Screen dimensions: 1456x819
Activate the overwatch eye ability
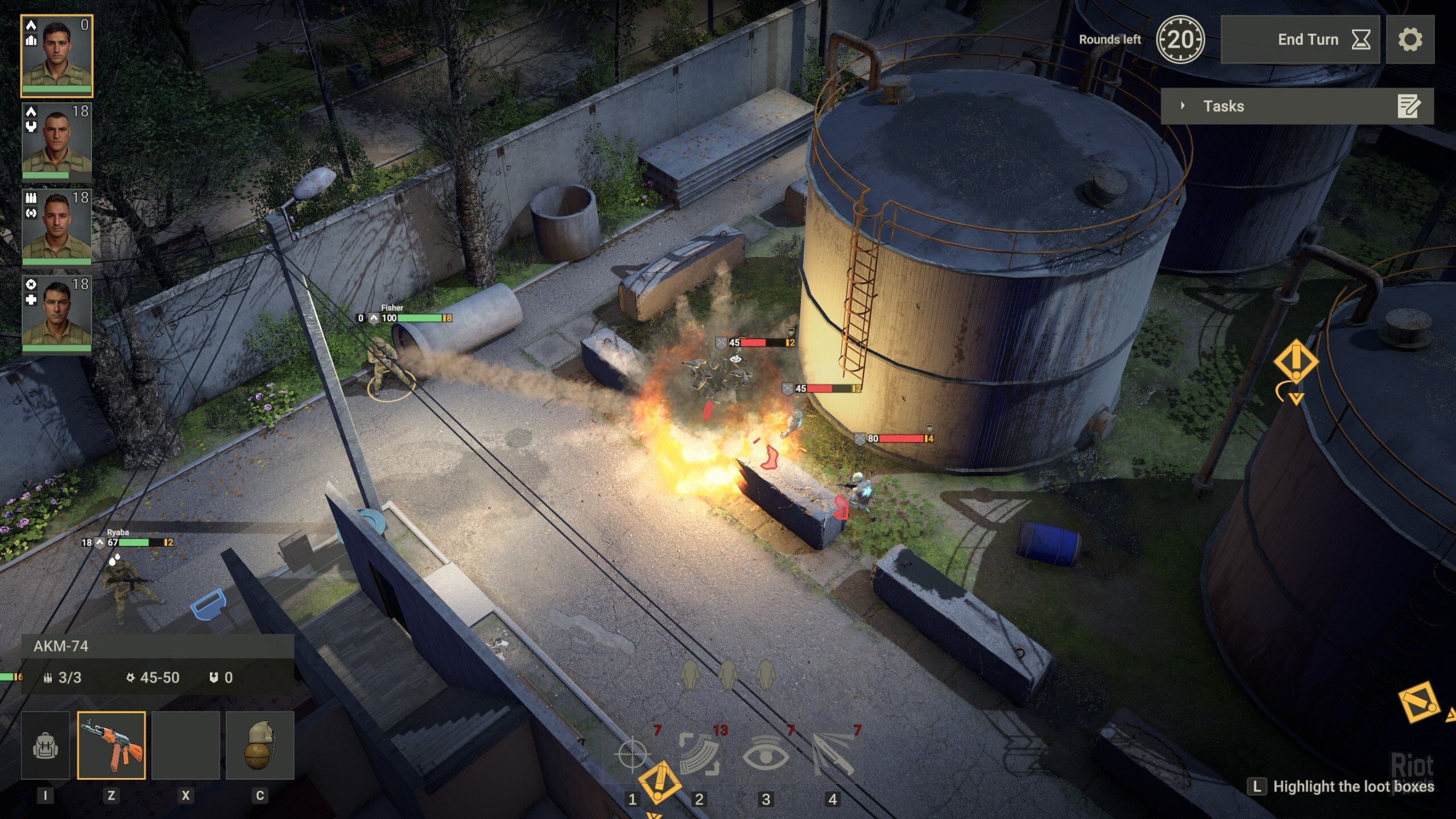click(x=766, y=754)
